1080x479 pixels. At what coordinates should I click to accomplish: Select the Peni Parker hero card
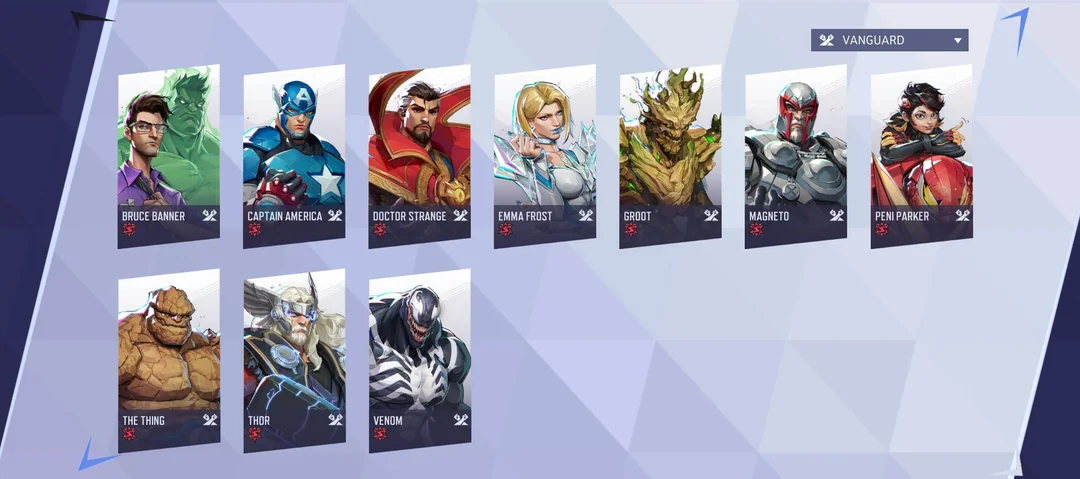[x=921, y=155]
